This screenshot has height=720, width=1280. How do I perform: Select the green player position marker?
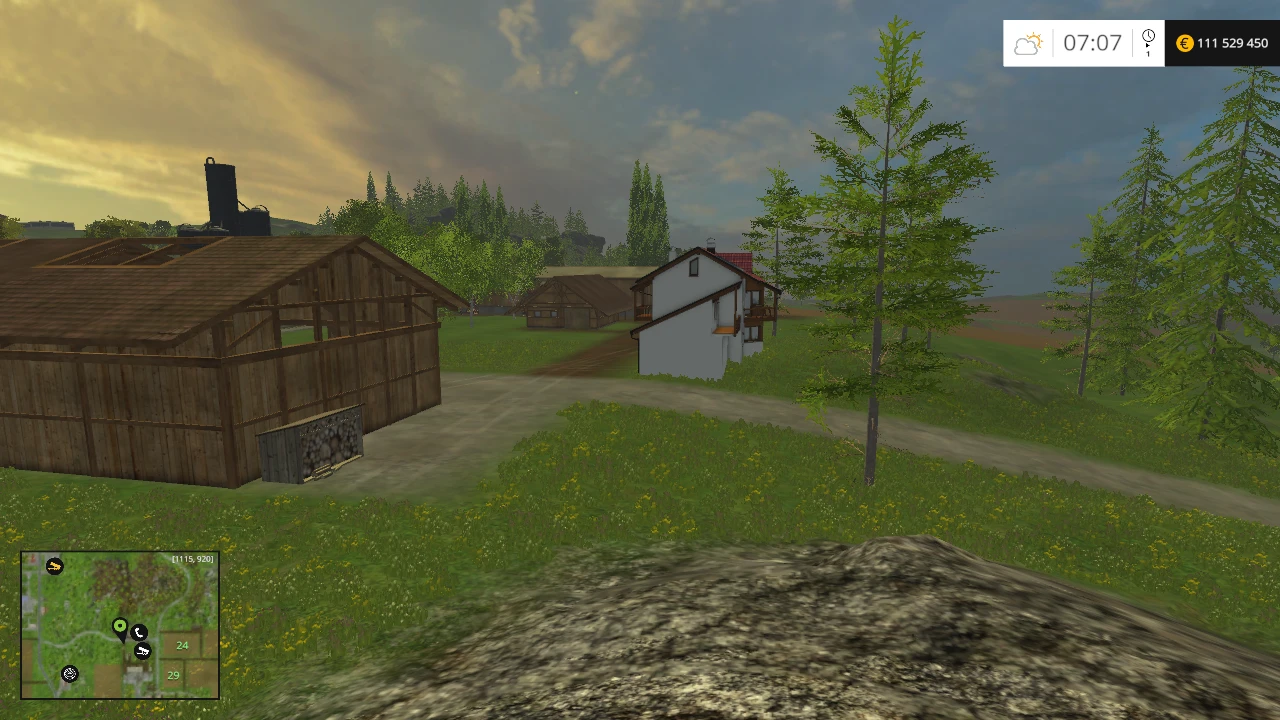119,626
